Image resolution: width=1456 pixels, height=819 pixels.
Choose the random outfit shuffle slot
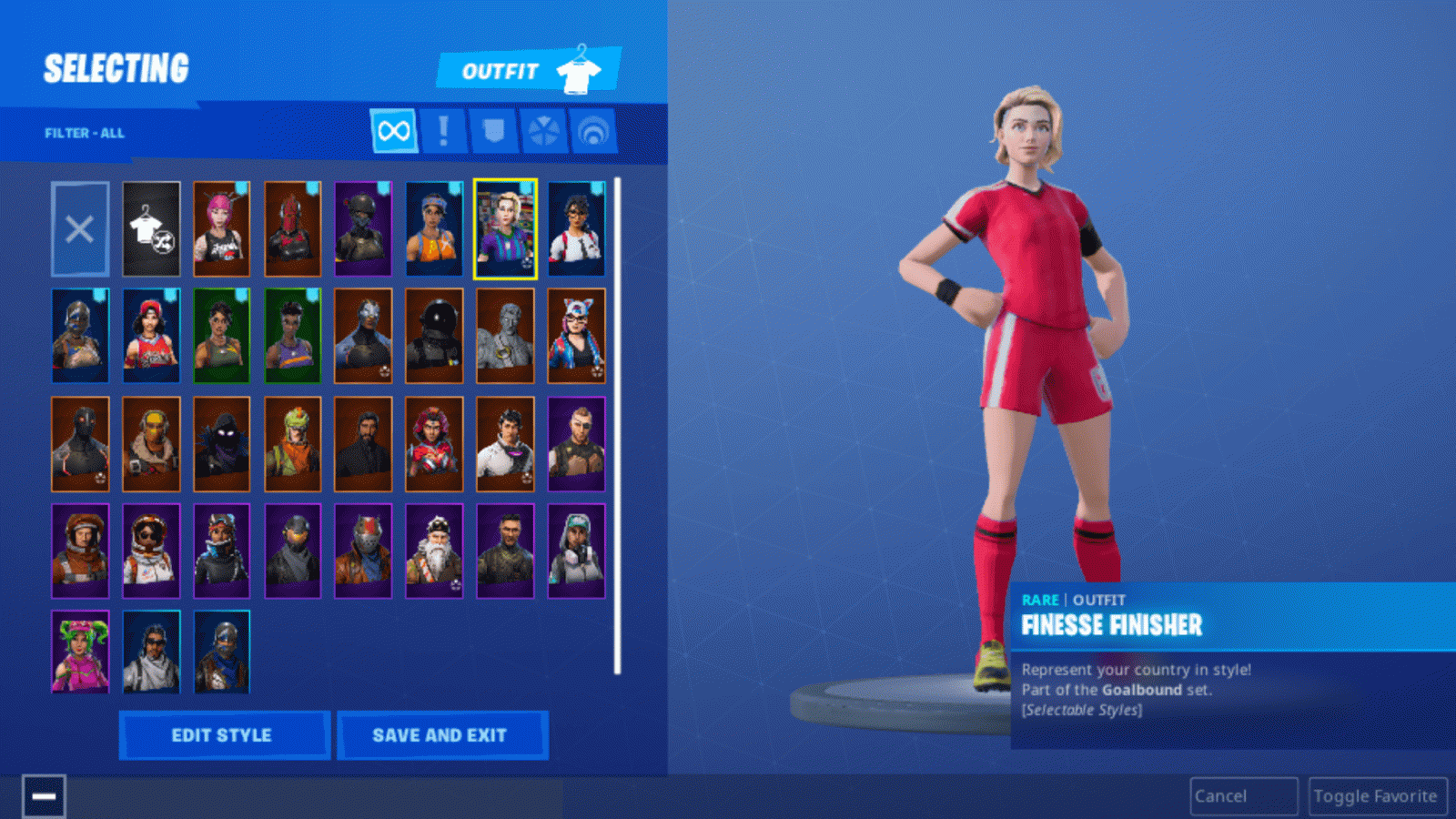[151, 227]
